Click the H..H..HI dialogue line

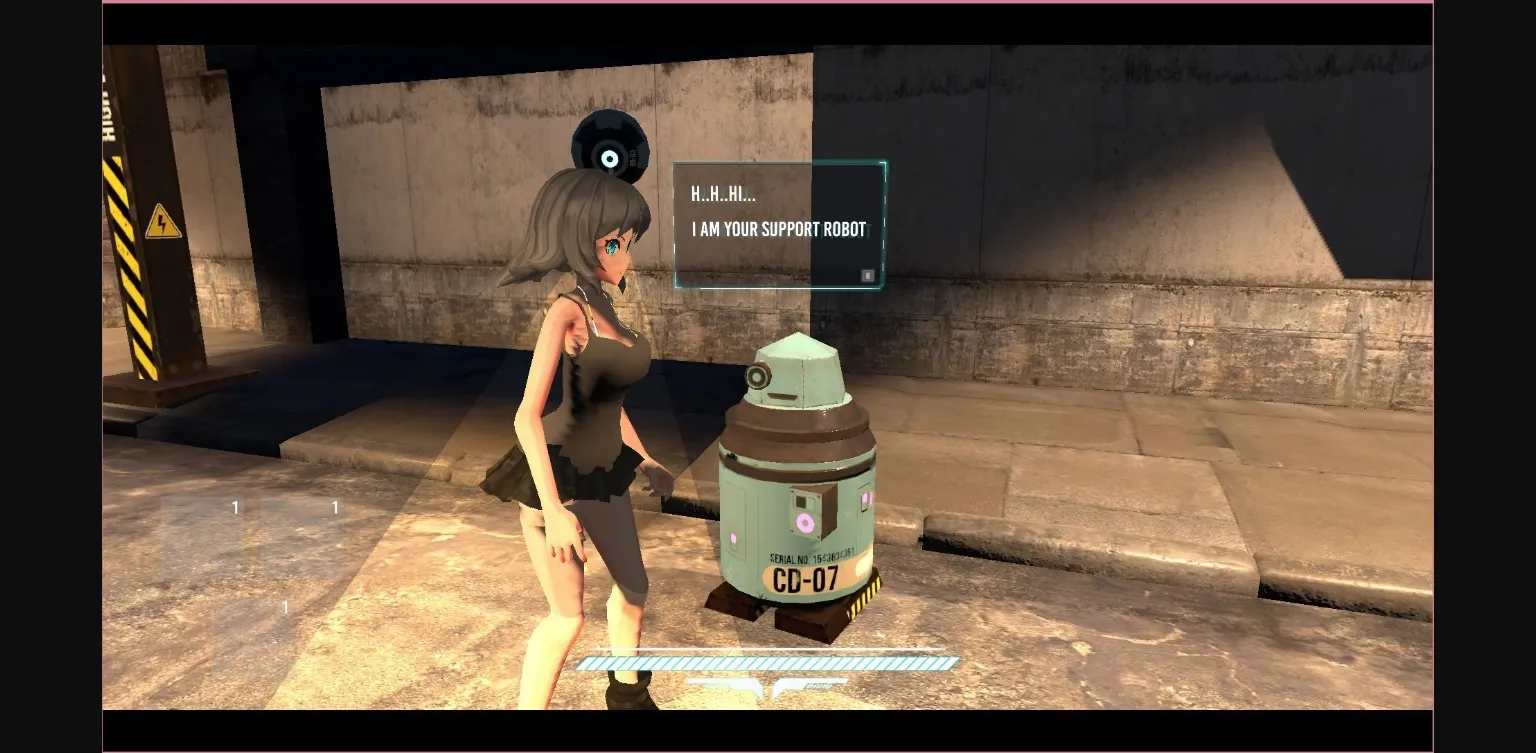tap(722, 194)
